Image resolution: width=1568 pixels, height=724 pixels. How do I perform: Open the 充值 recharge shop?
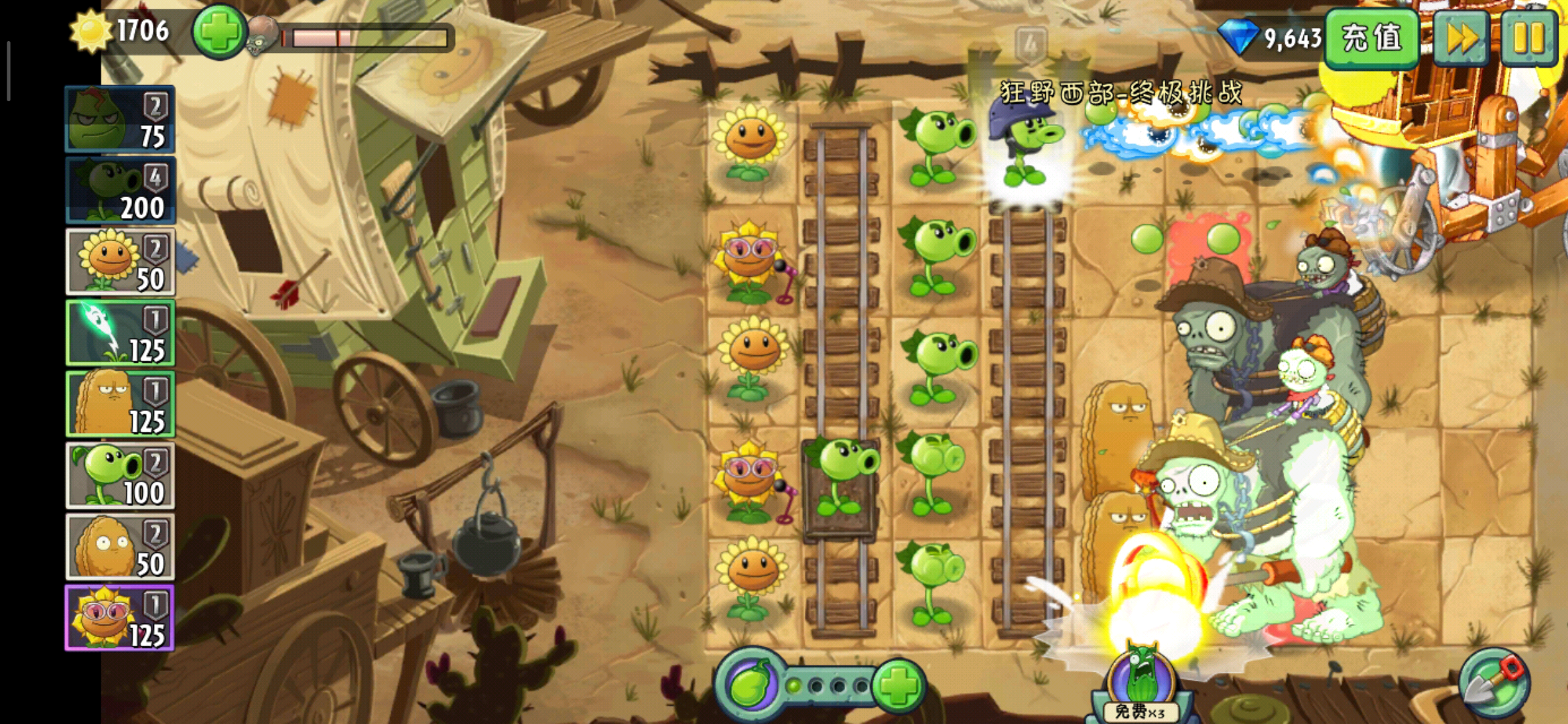[x=1372, y=38]
